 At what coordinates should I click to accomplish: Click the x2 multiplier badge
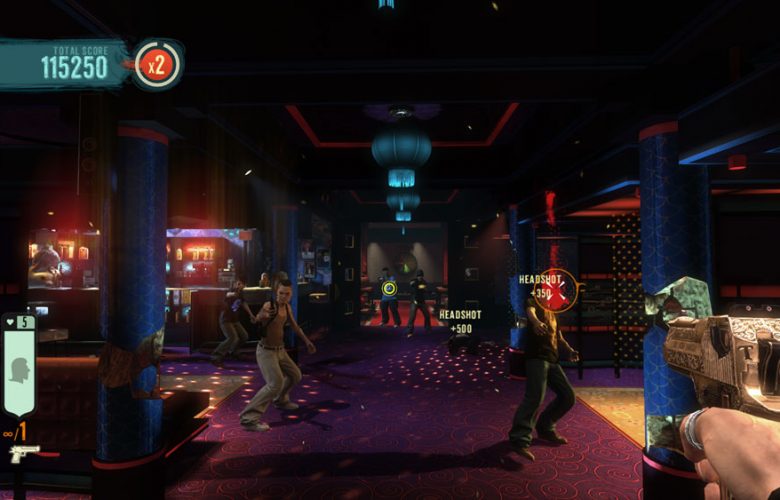pos(157,65)
